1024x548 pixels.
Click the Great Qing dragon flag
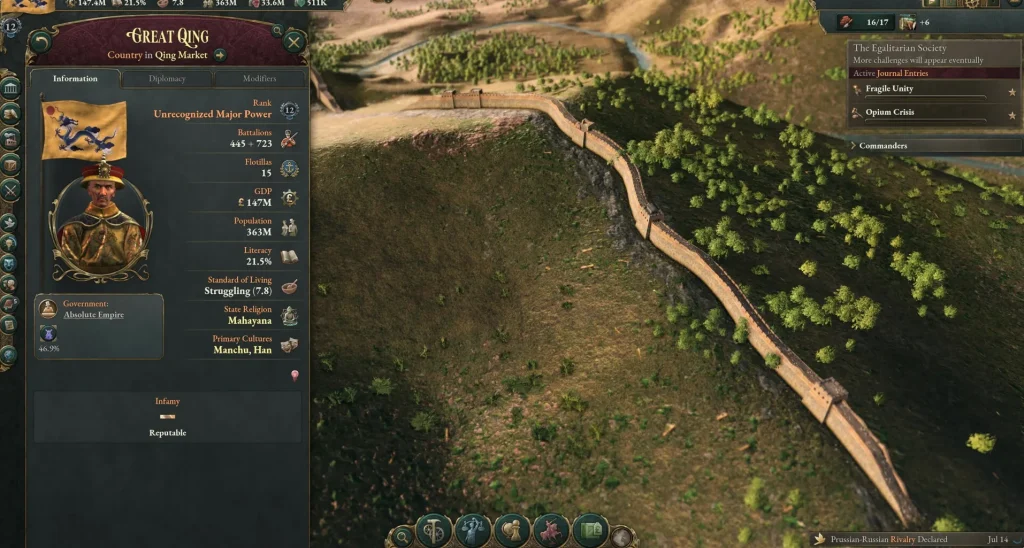point(84,130)
